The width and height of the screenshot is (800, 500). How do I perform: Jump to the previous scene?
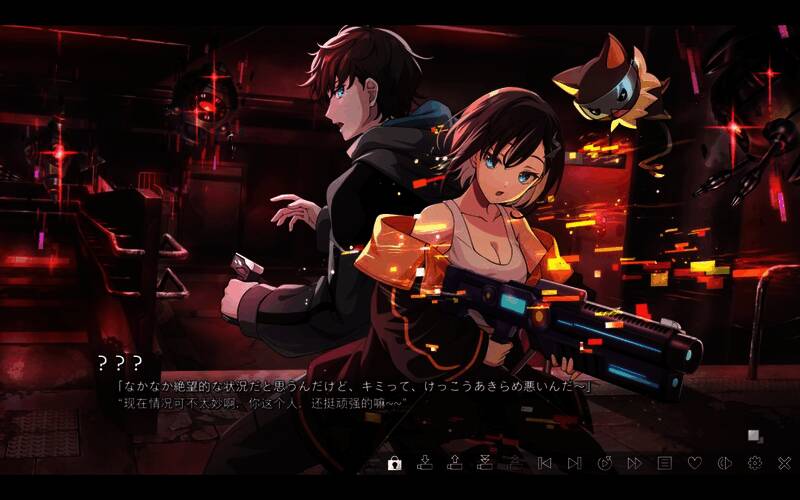(x=545, y=463)
